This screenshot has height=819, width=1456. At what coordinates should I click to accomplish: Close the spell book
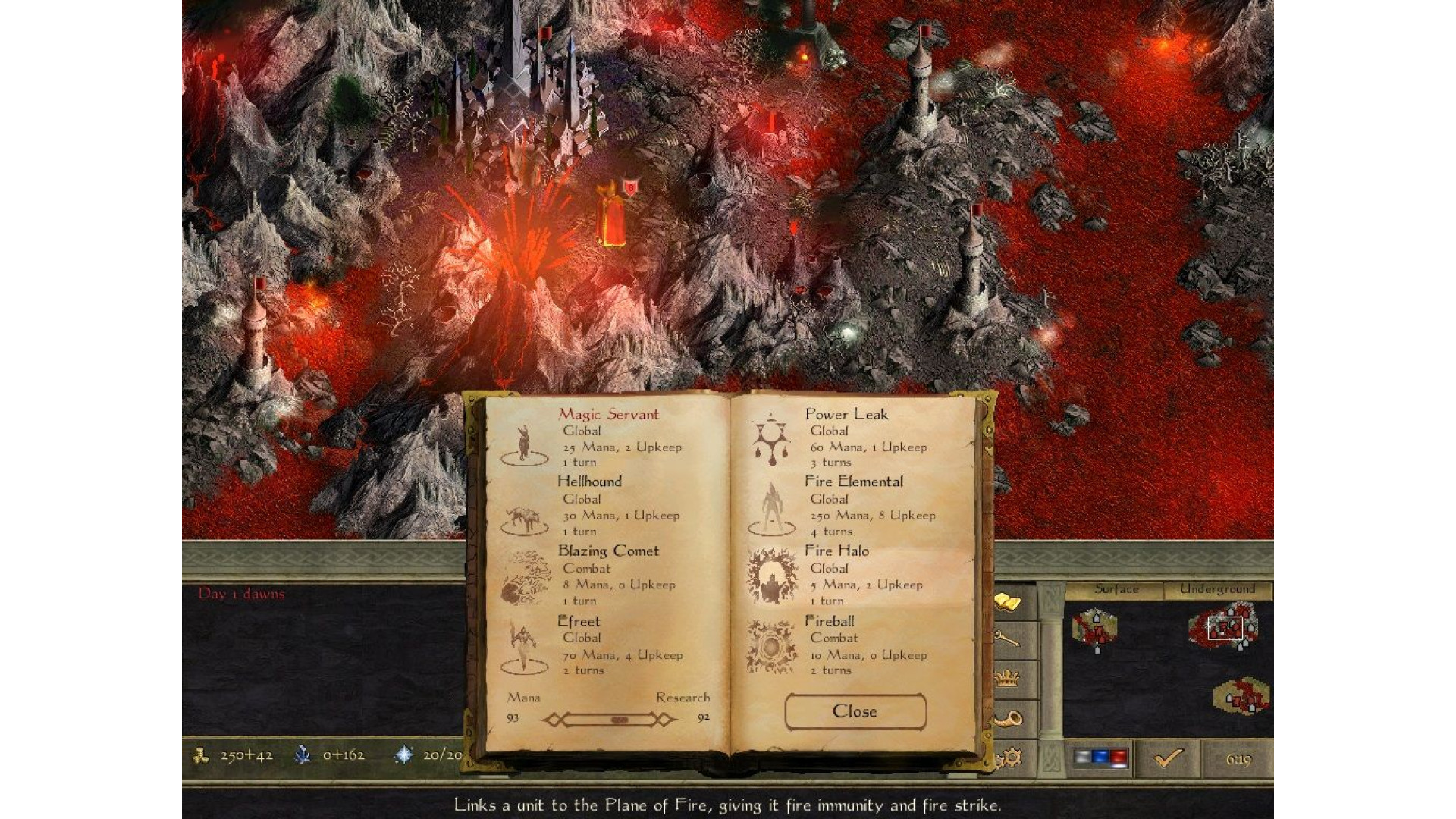855,711
